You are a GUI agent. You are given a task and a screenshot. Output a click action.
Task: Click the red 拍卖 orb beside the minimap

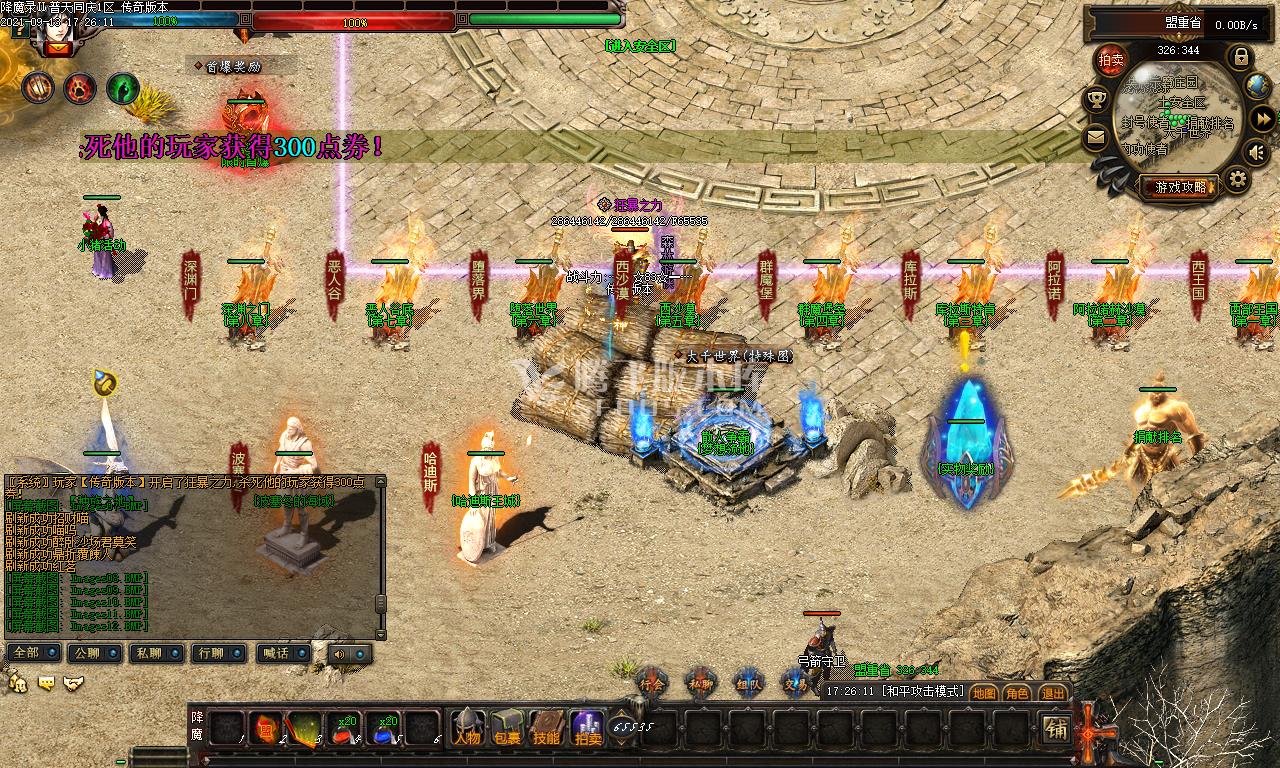click(1111, 60)
